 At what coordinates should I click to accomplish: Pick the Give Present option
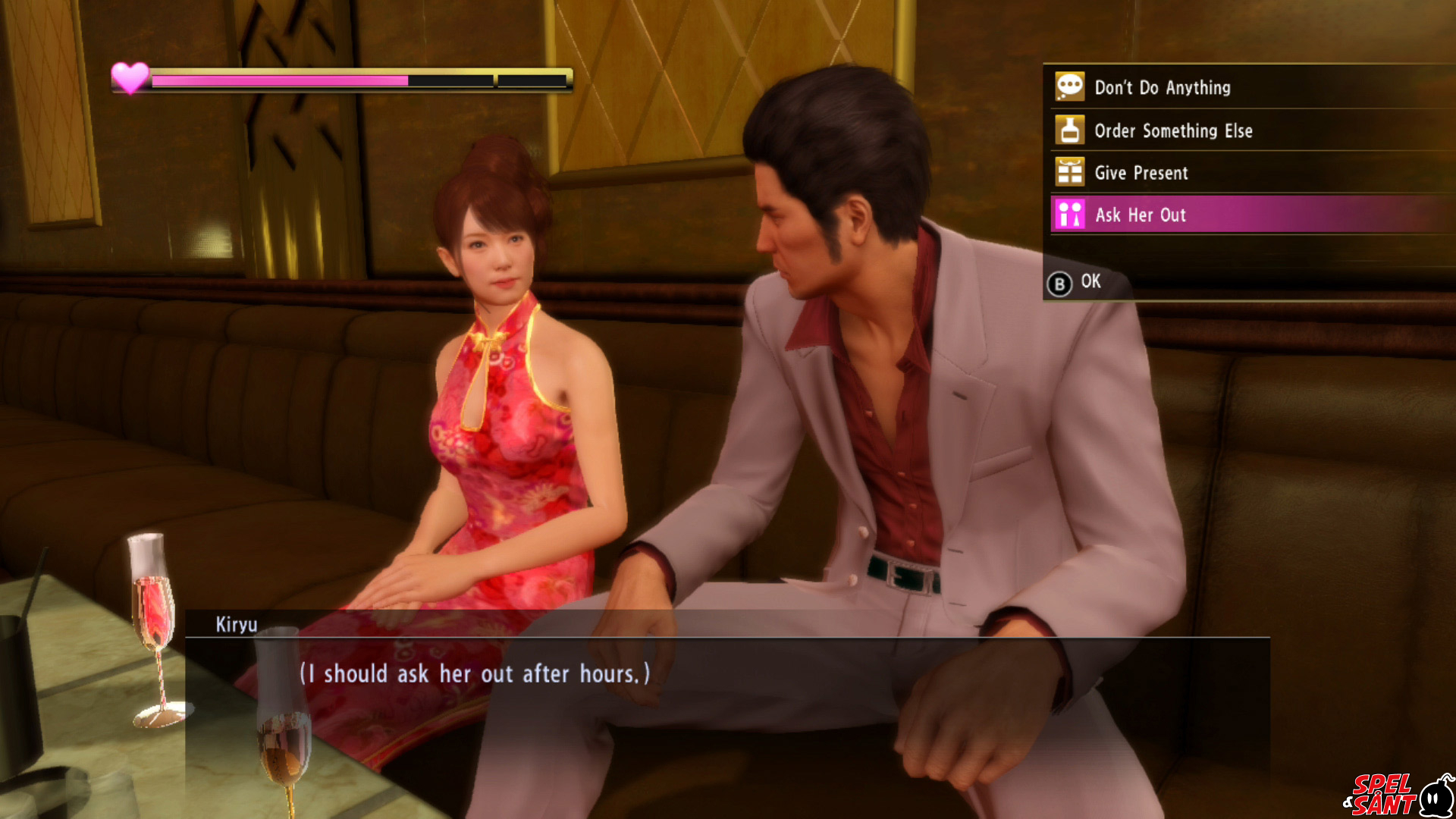[x=1141, y=174]
